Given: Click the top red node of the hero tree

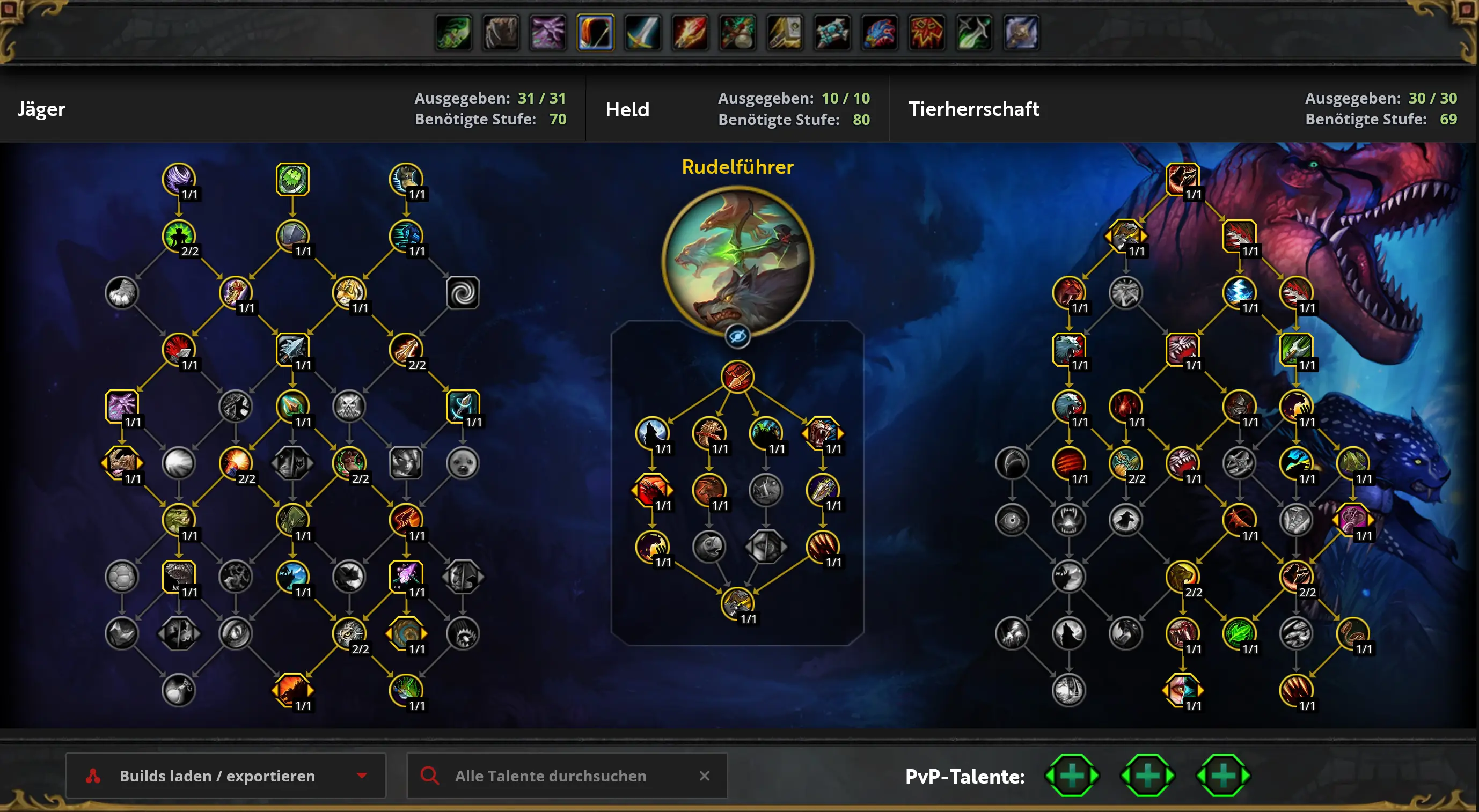Looking at the screenshot, I should point(737,377).
